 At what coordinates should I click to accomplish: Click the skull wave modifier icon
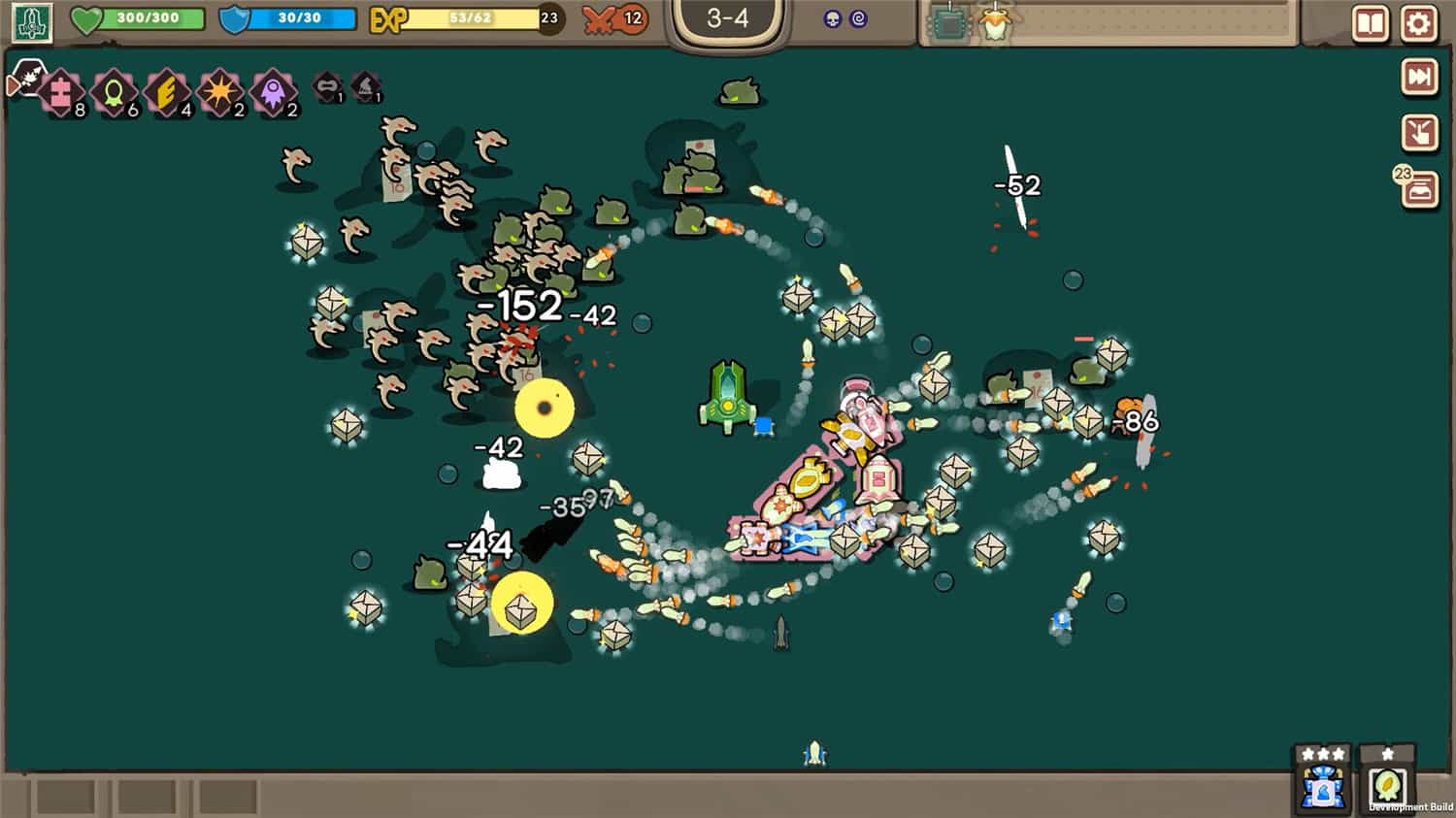tap(832, 19)
